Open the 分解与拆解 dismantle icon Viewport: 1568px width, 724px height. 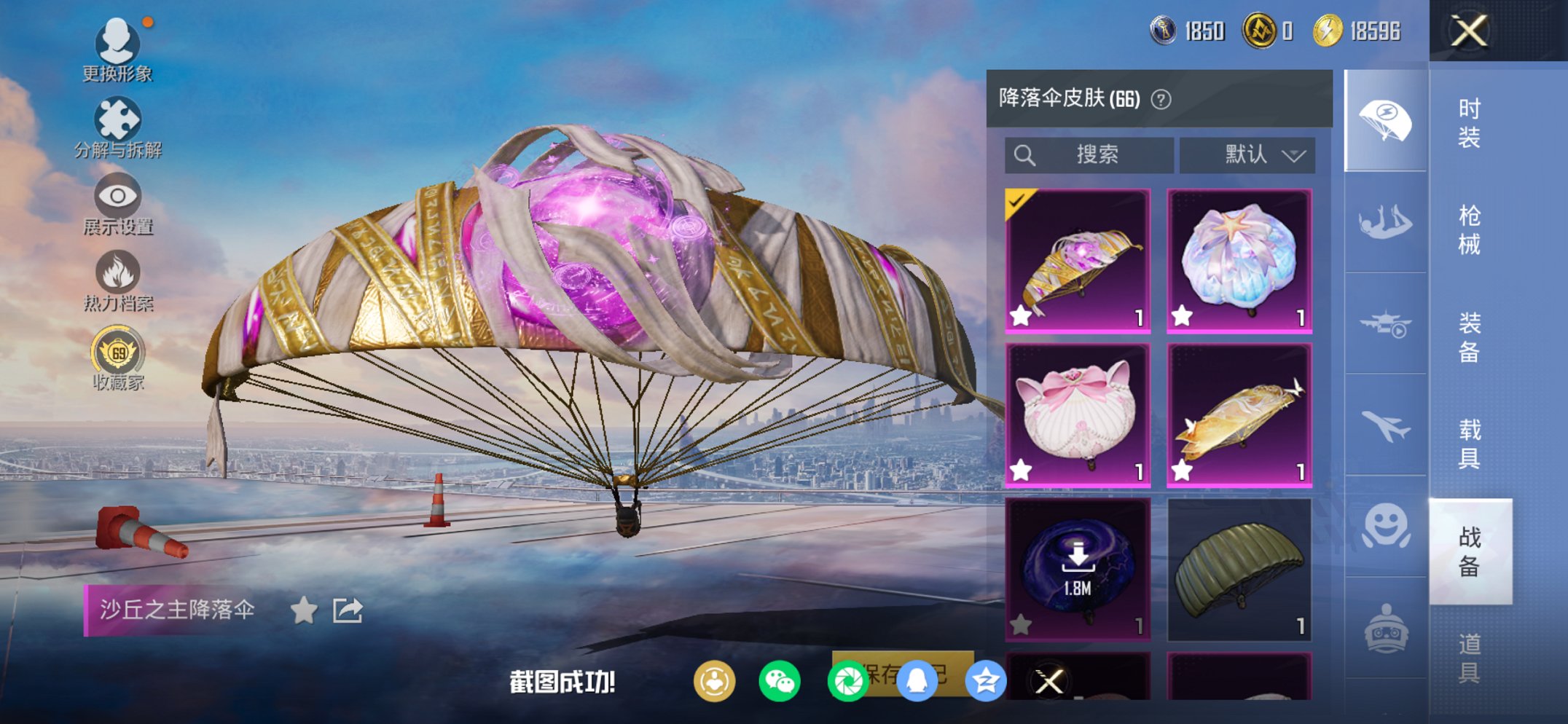pos(119,118)
